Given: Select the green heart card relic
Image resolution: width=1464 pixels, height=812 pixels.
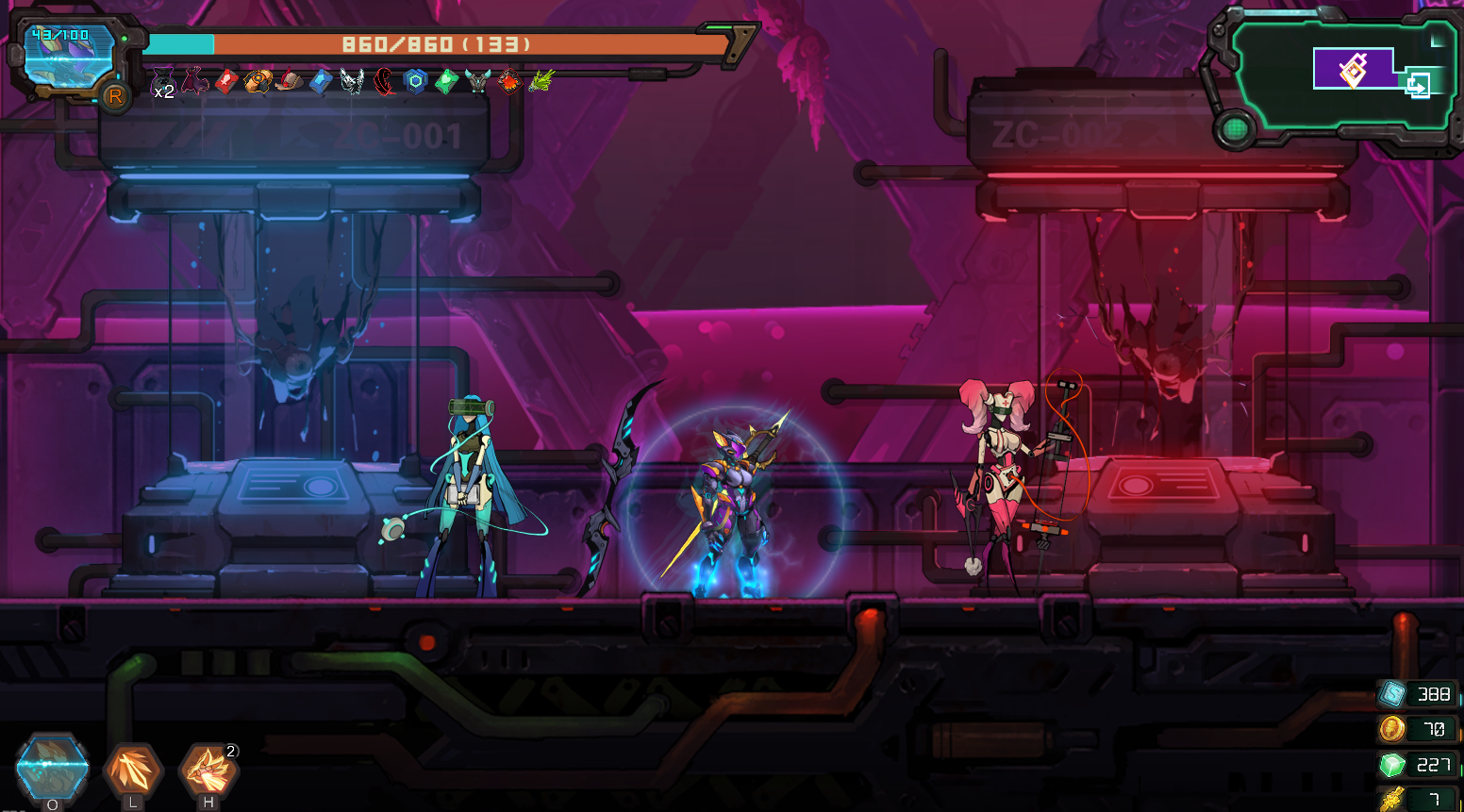Looking at the screenshot, I should (447, 82).
